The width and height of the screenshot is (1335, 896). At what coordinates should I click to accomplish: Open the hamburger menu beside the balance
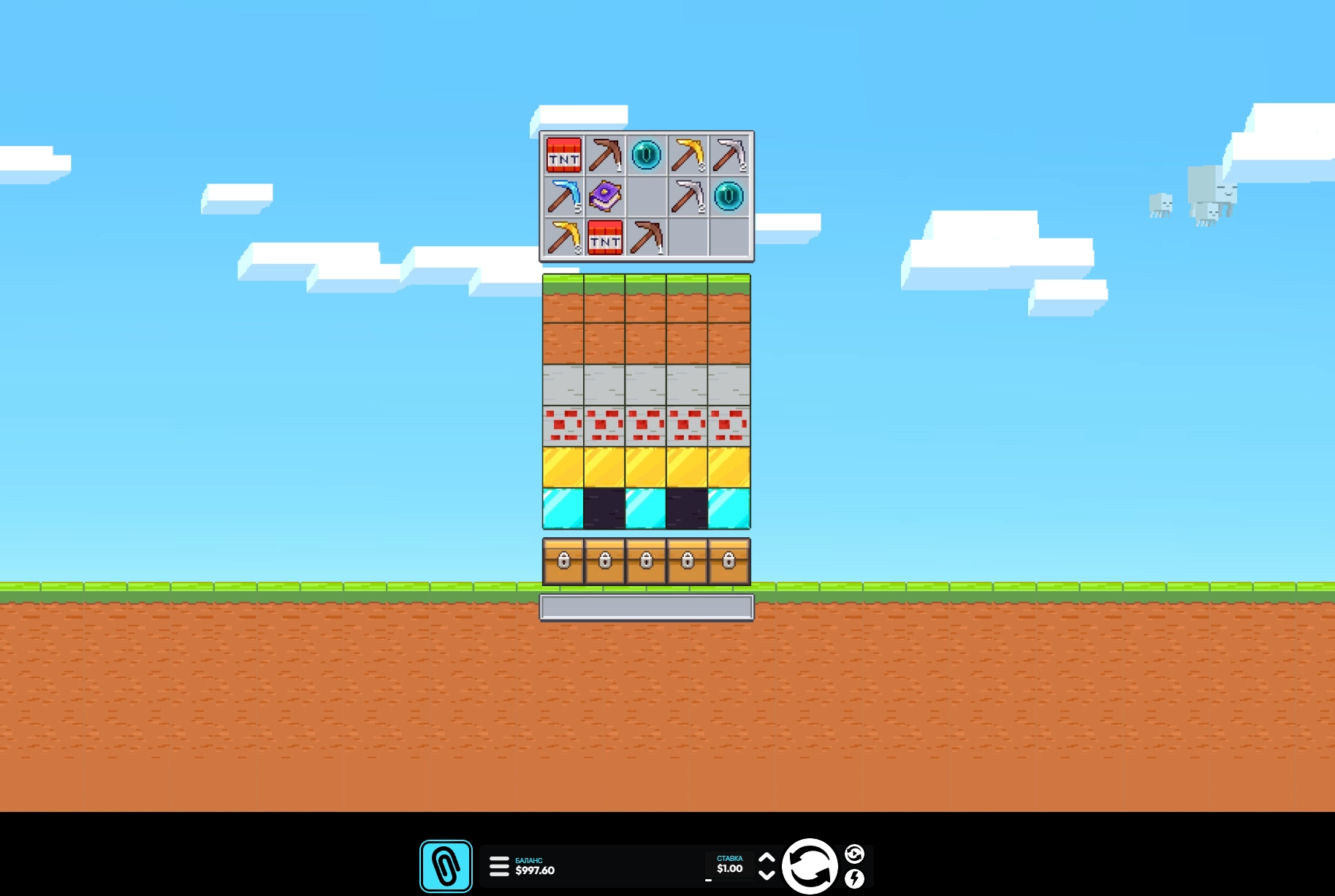click(x=499, y=866)
